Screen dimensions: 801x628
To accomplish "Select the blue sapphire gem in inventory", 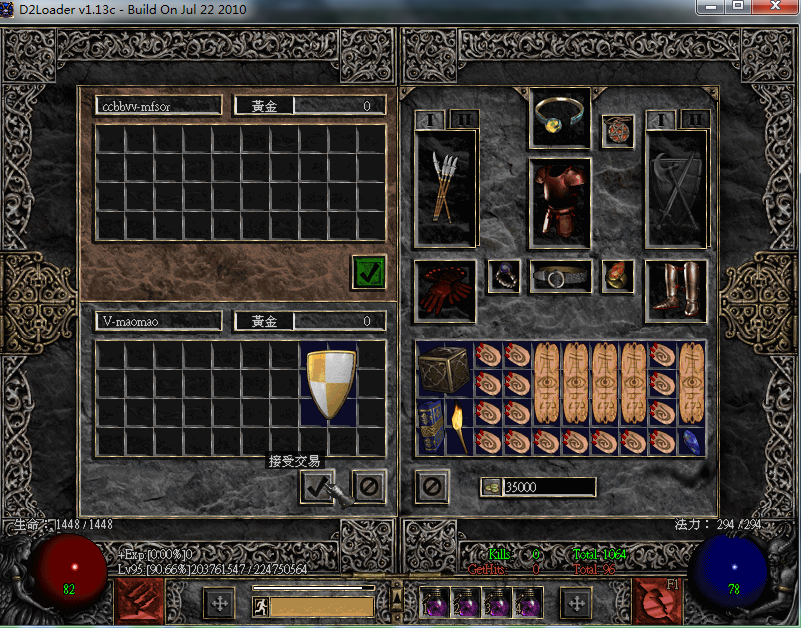I will coord(691,441).
